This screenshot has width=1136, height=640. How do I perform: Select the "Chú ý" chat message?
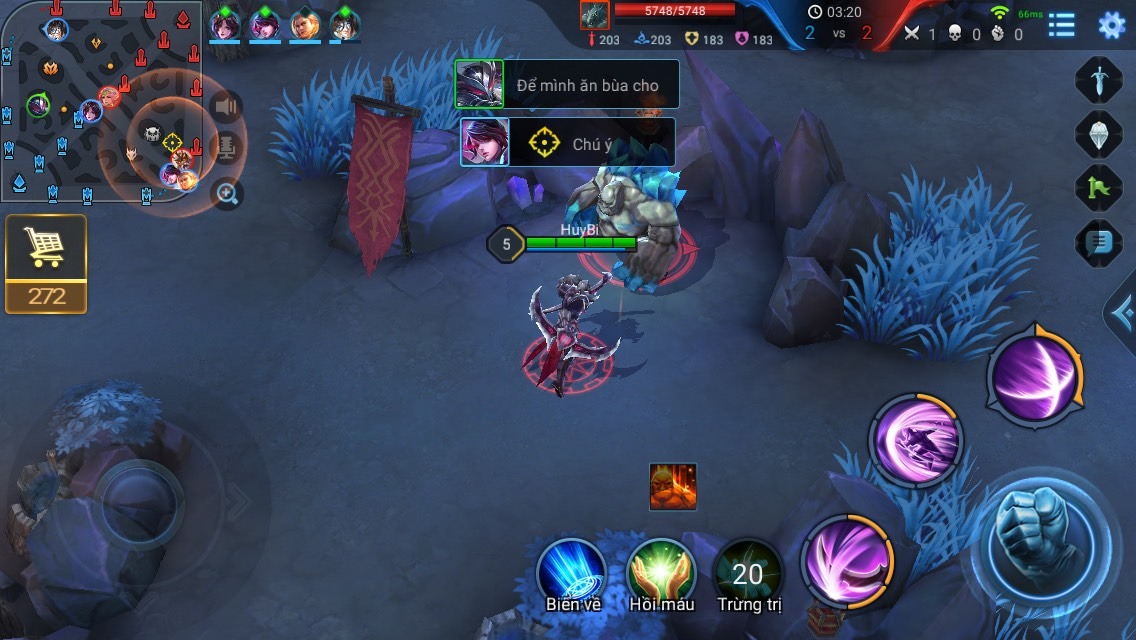click(x=568, y=143)
